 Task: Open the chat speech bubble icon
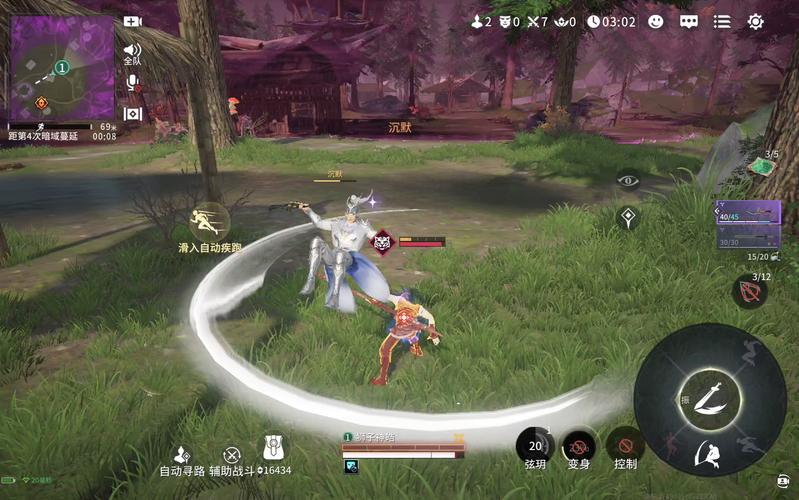click(x=689, y=21)
